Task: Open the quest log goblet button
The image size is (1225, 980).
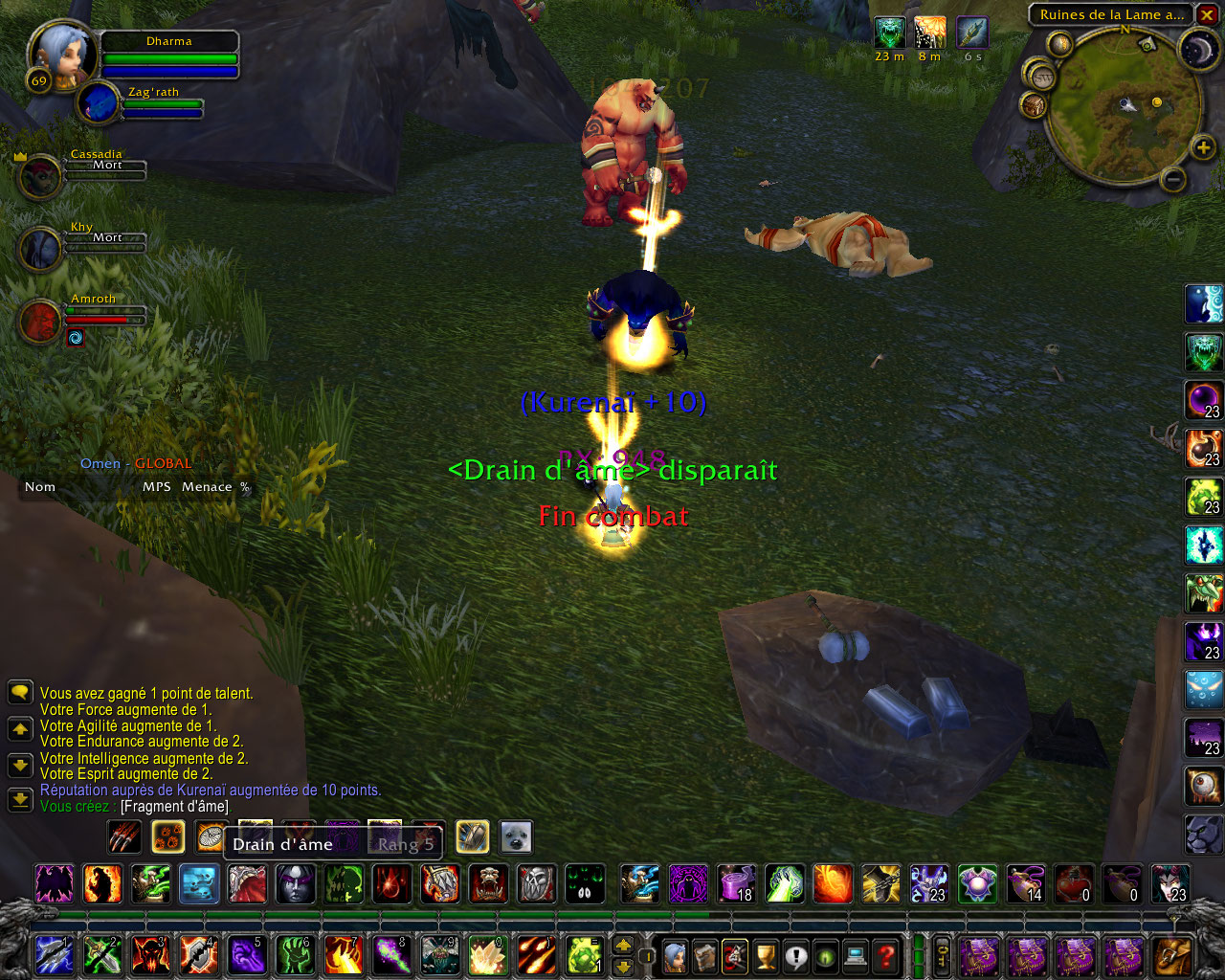Action: [x=765, y=956]
